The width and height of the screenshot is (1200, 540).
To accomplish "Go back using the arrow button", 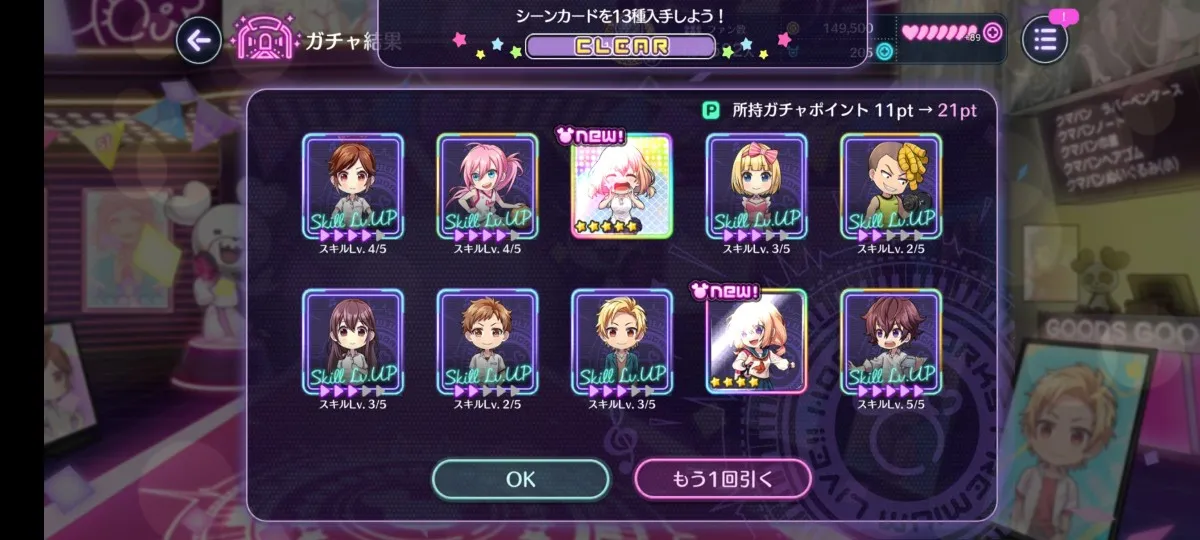I will coord(198,40).
